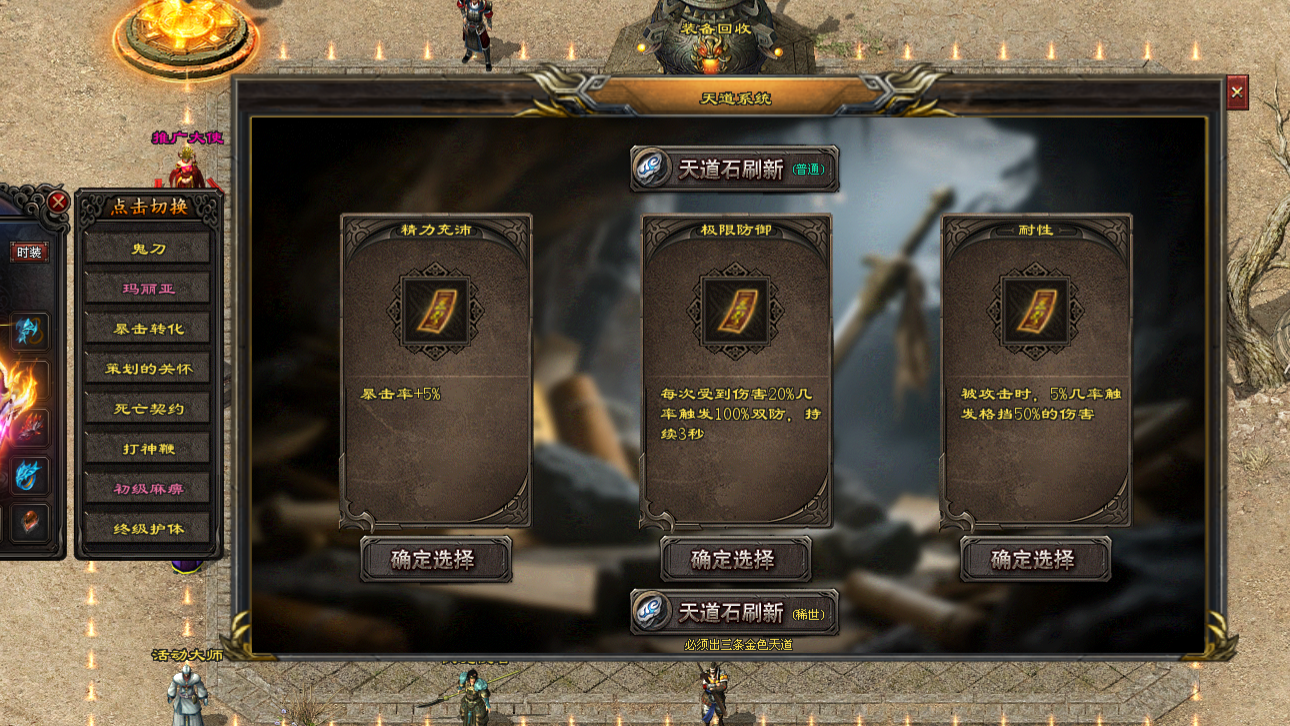Close the character equipment panel
The image size is (1290, 726).
click(58, 202)
